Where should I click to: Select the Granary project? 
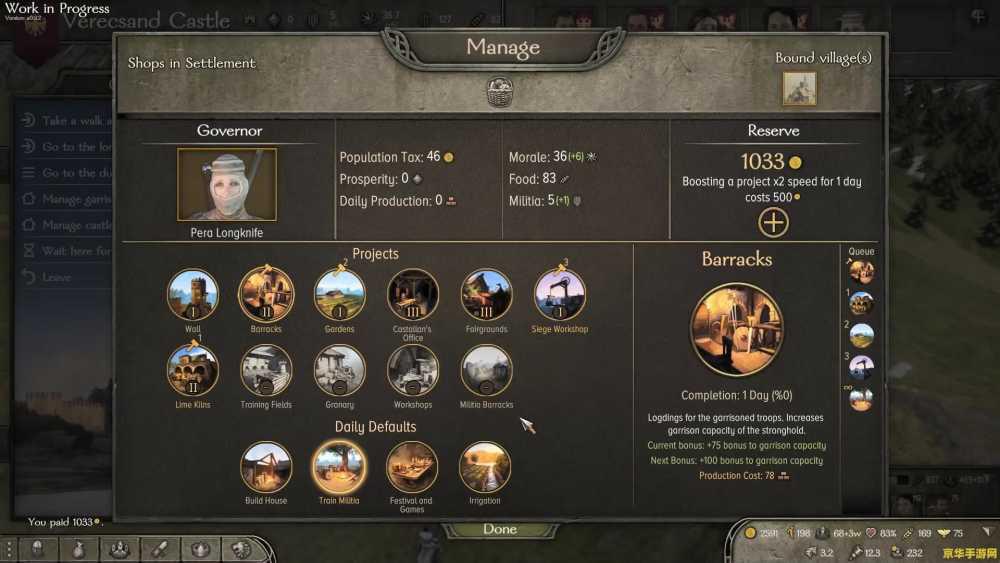[x=340, y=370]
